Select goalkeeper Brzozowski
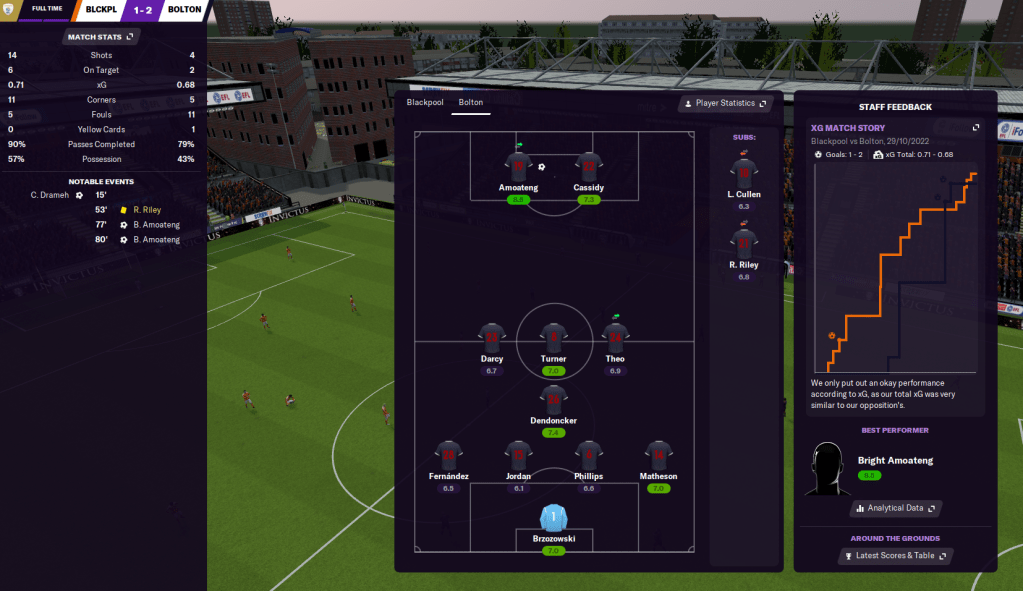This screenshot has height=591, width=1023. tap(553, 518)
